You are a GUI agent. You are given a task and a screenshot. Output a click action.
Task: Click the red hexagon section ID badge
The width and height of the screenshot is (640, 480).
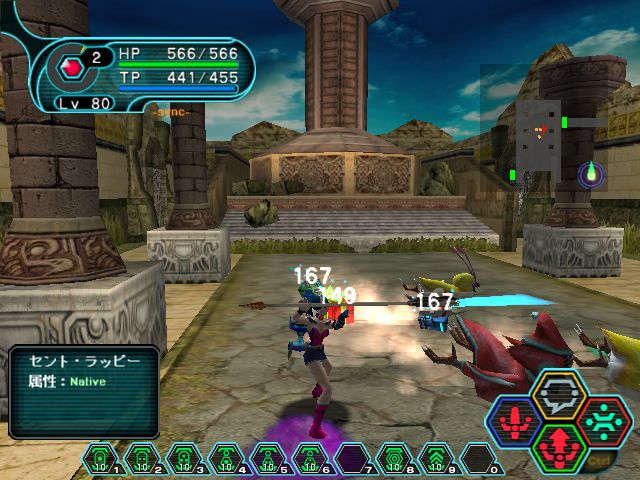tap(70, 68)
